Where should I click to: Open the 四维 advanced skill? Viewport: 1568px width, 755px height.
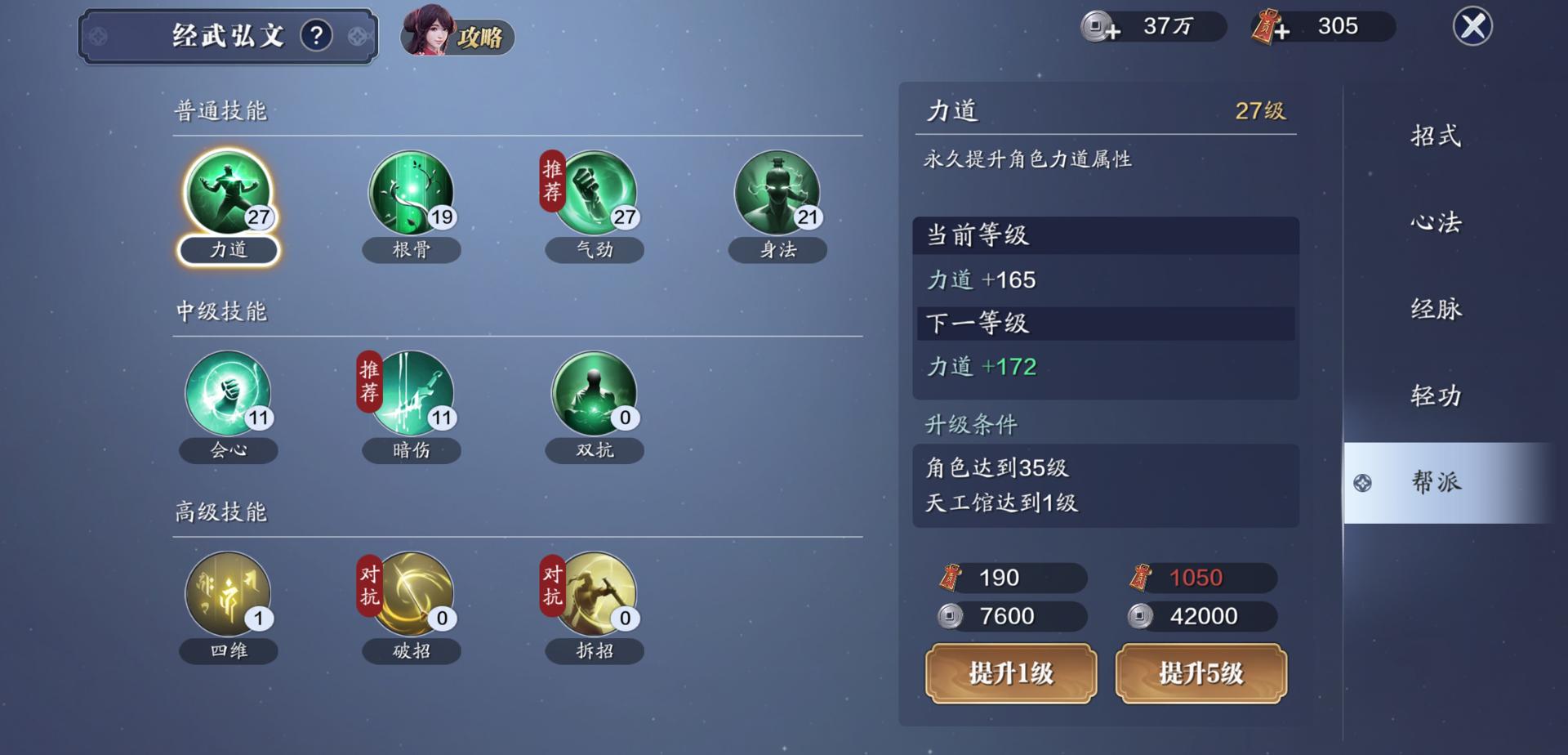(x=229, y=598)
